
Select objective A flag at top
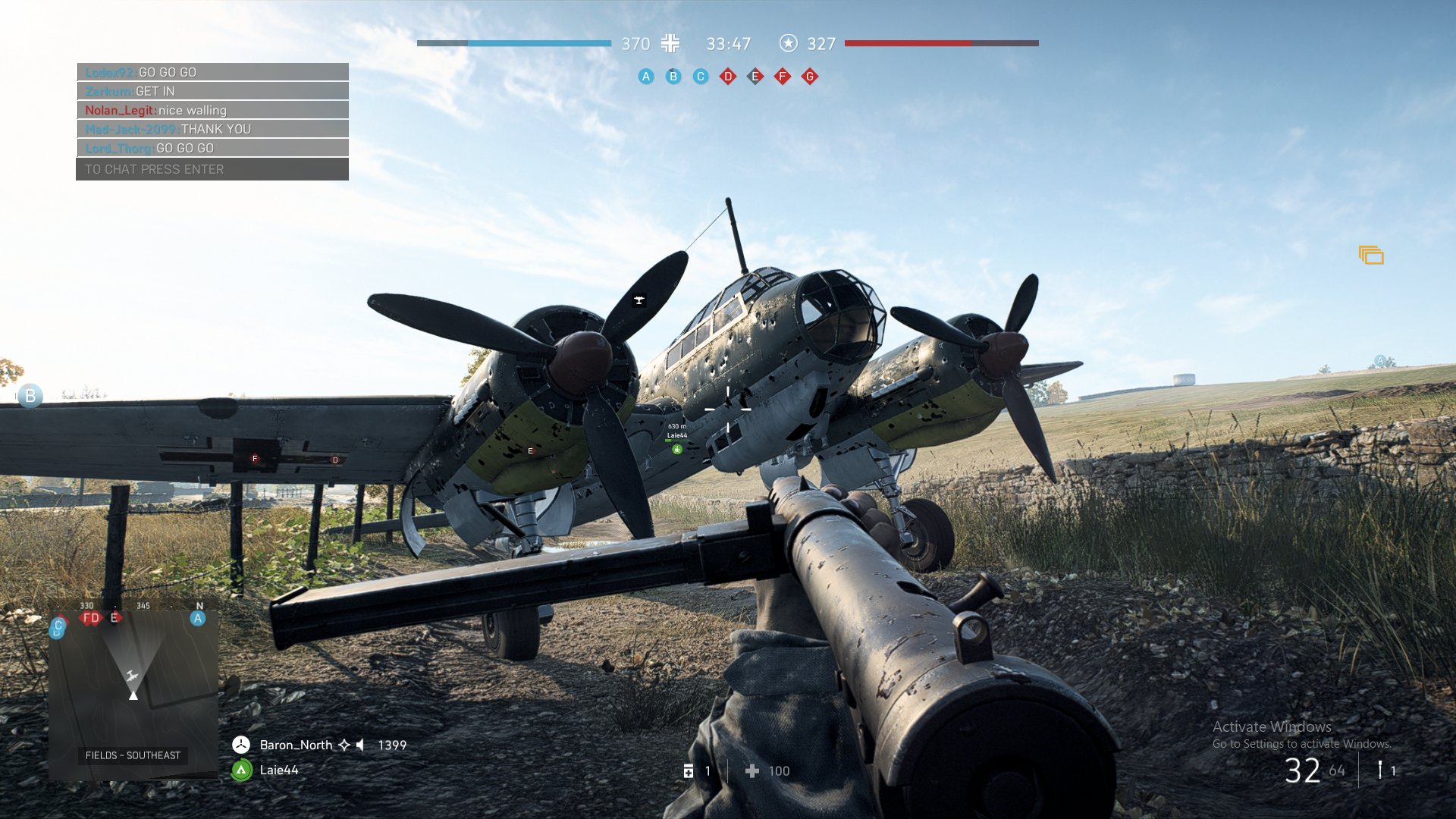tap(646, 77)
